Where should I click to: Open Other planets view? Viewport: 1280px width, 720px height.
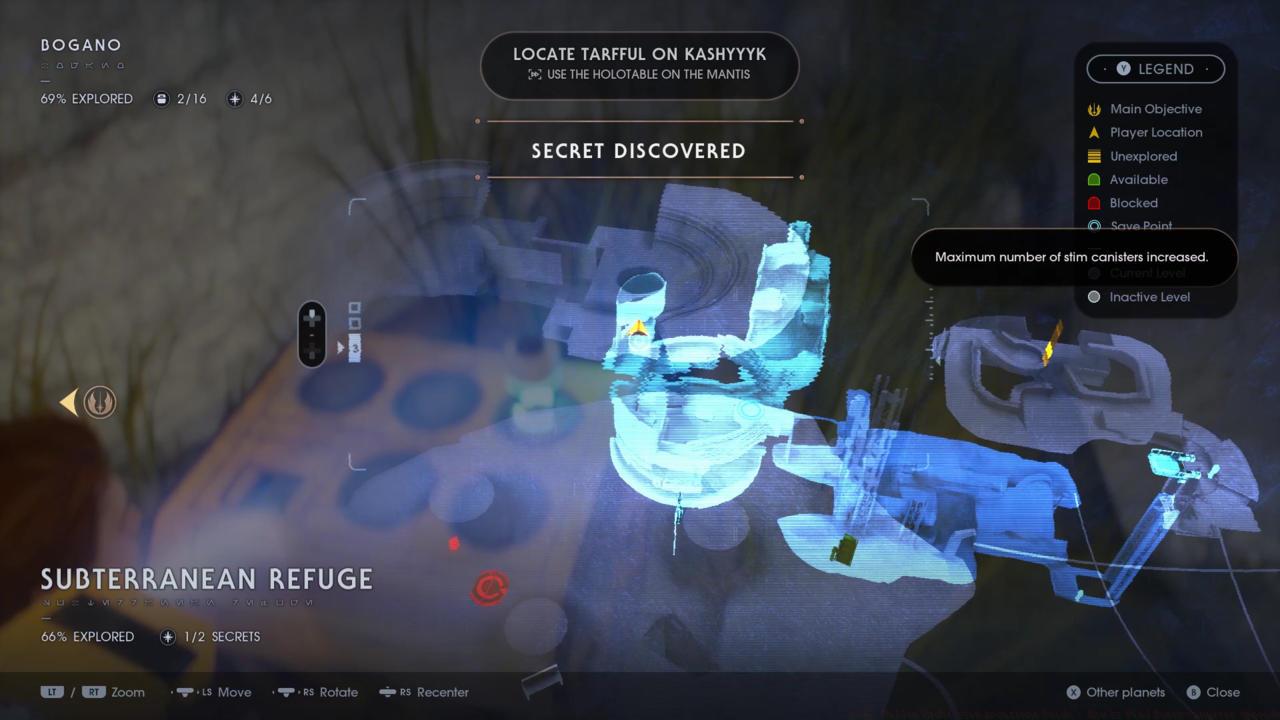click(1116, 692)
